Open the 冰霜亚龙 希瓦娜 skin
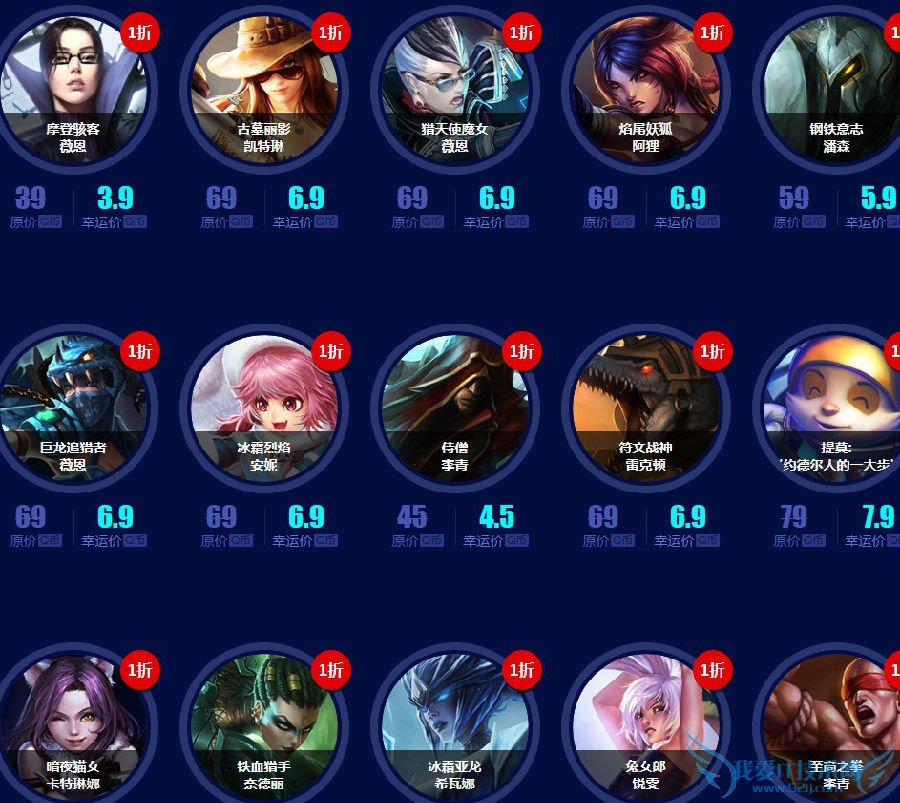900x803 pixels. coord(454,725)
